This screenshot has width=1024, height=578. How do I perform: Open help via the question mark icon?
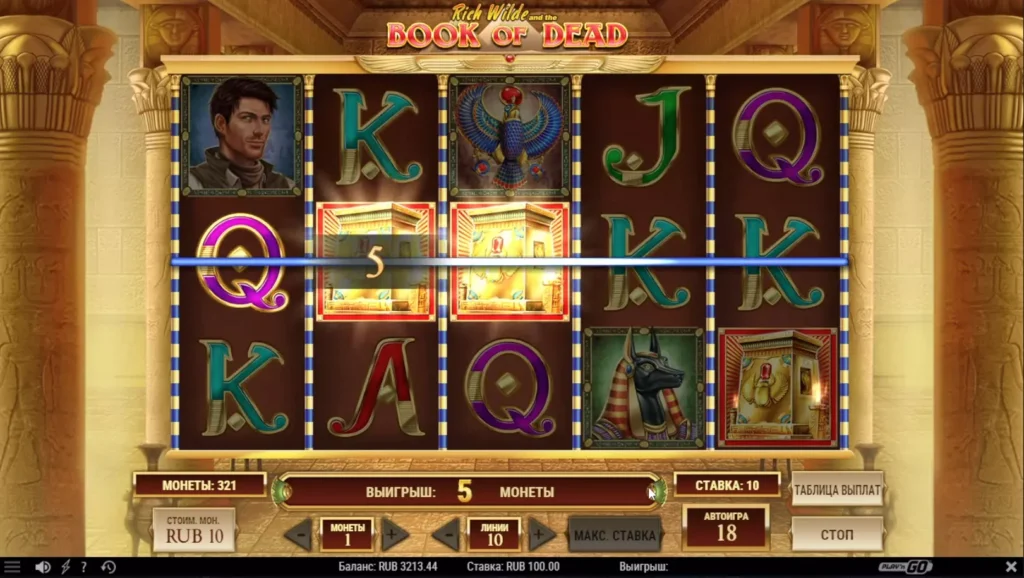(x=84, y=567)
